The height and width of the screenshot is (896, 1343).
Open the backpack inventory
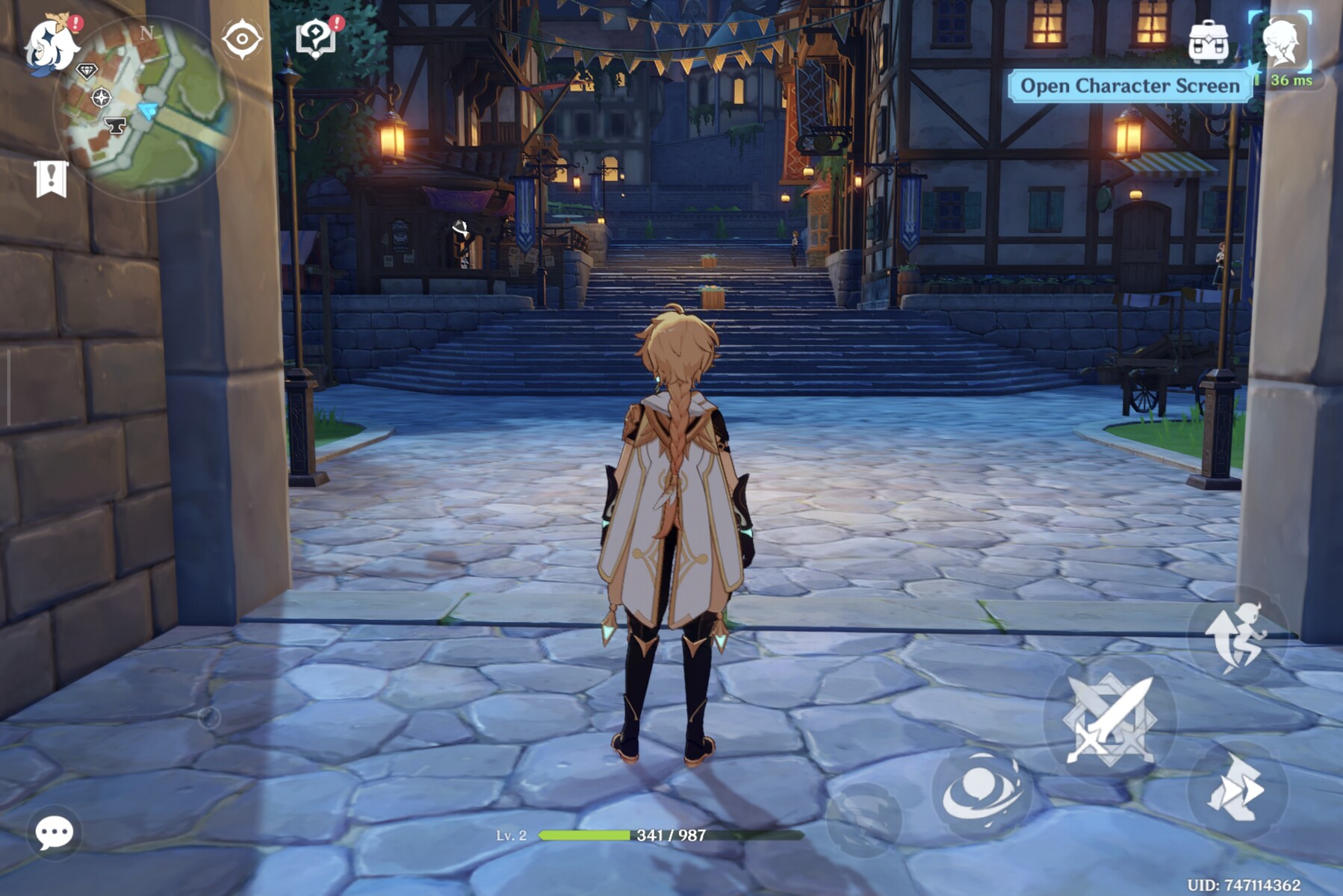pos(1208,42)
